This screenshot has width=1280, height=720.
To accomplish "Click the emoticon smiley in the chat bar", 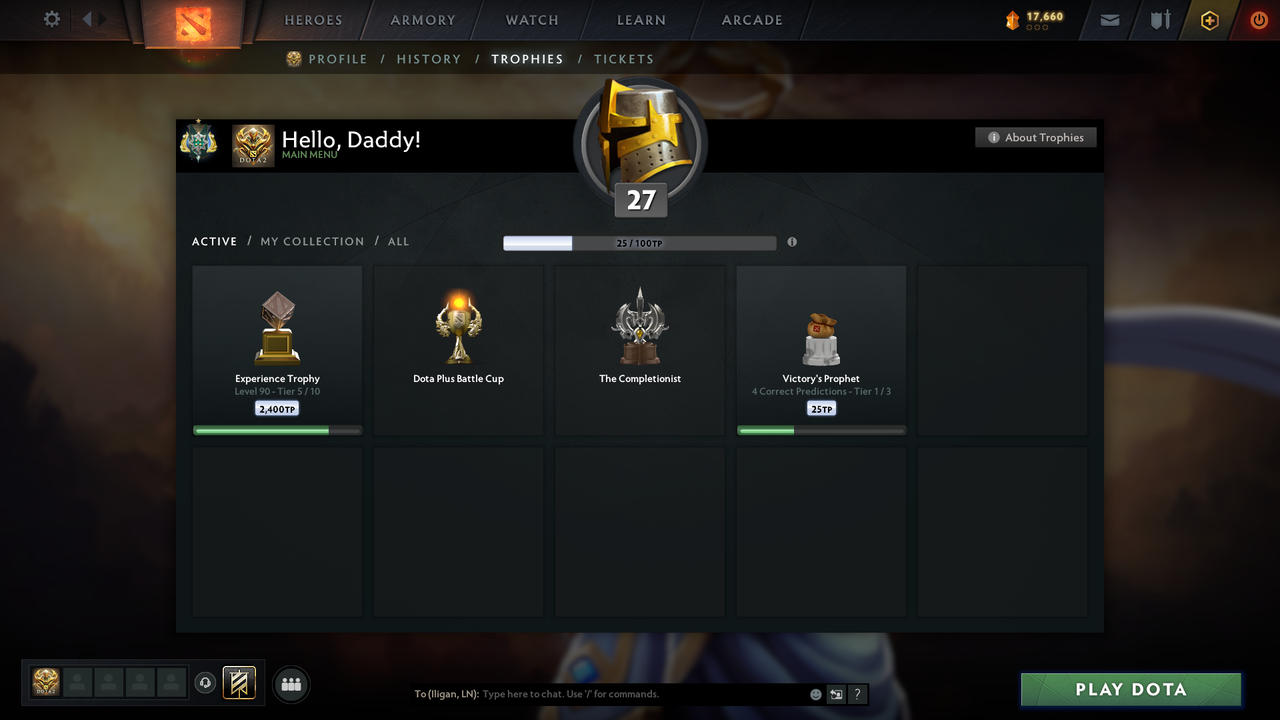I will click(x=815, y=693).
